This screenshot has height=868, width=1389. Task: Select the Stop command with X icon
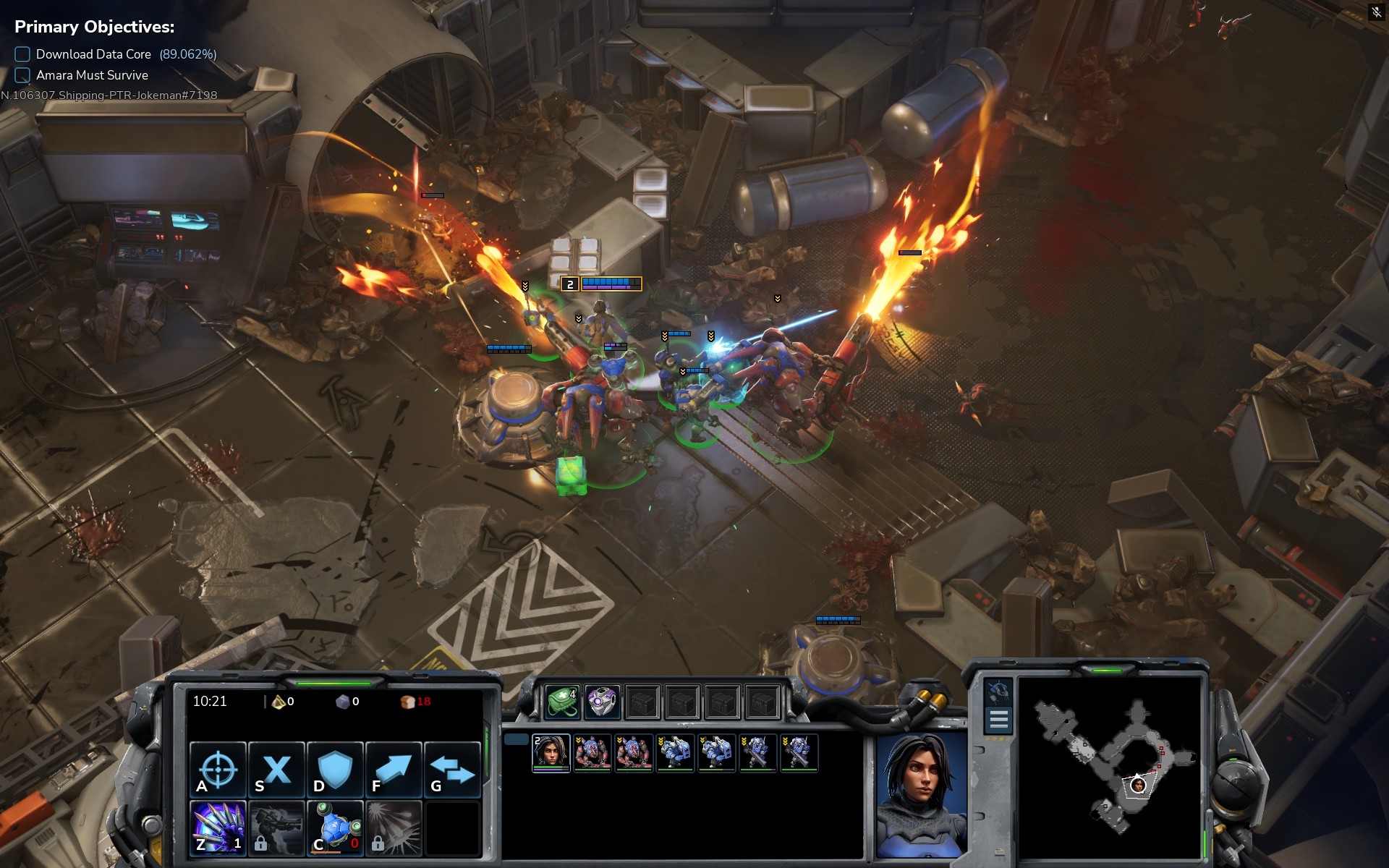pos(276,769)
